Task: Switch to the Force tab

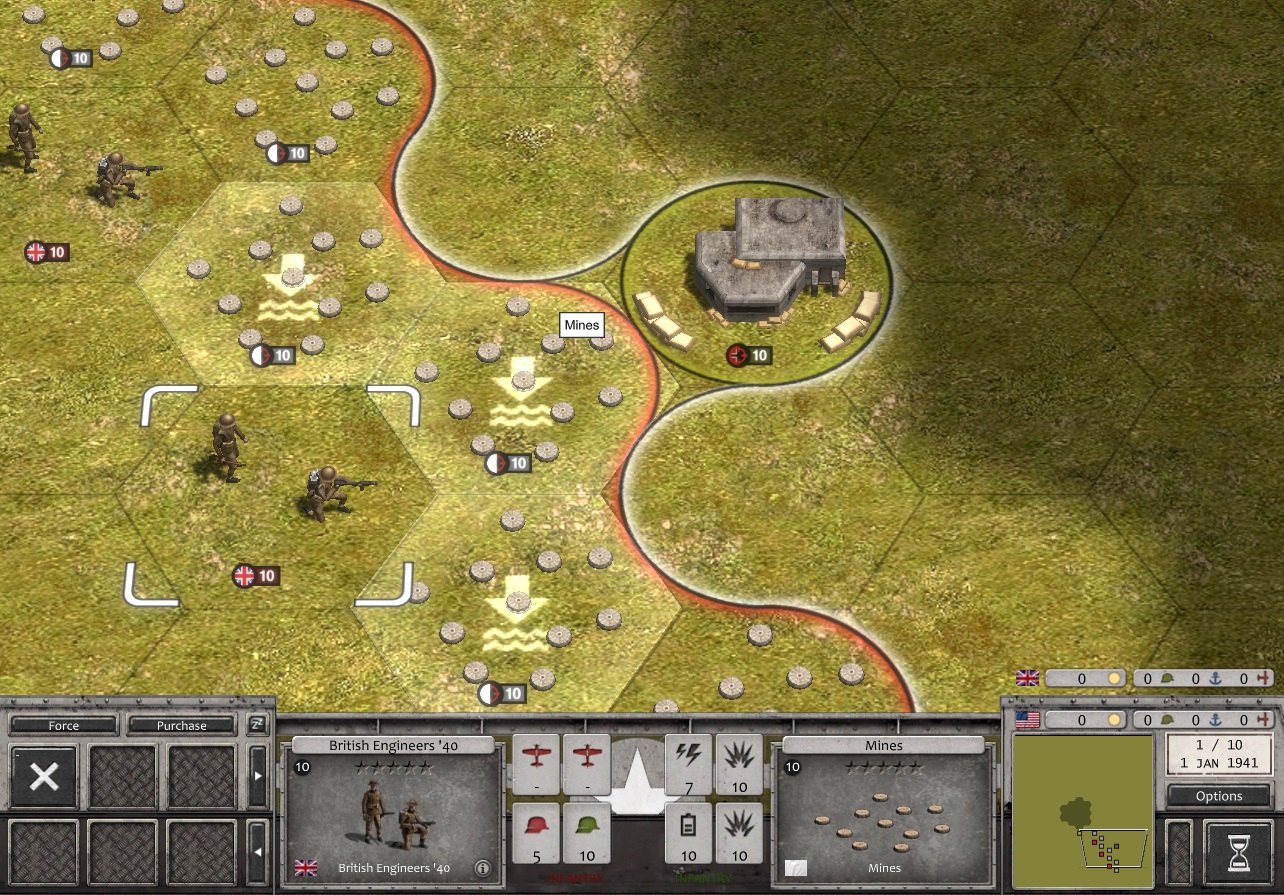Action: coord(62,725)
